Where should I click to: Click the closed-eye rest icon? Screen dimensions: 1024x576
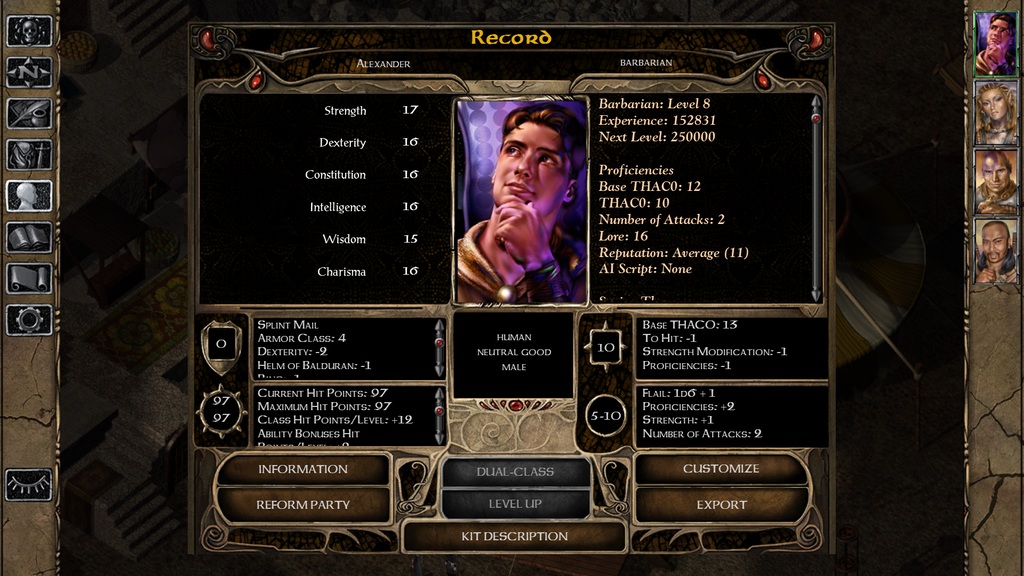click(29, 484)
